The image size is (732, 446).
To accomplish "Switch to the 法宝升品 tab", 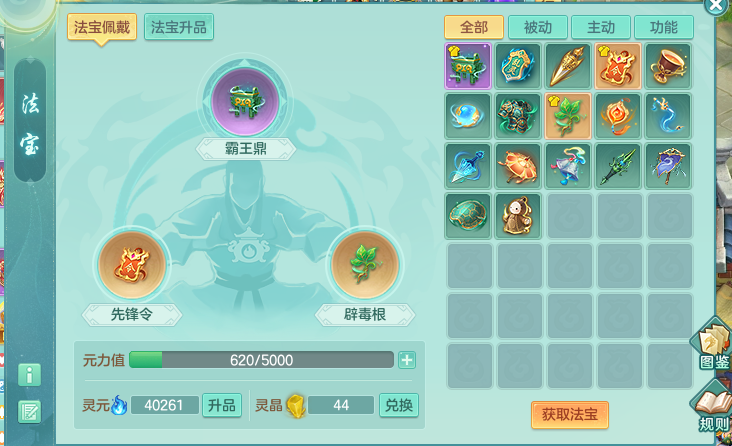I will pos(179,27).
